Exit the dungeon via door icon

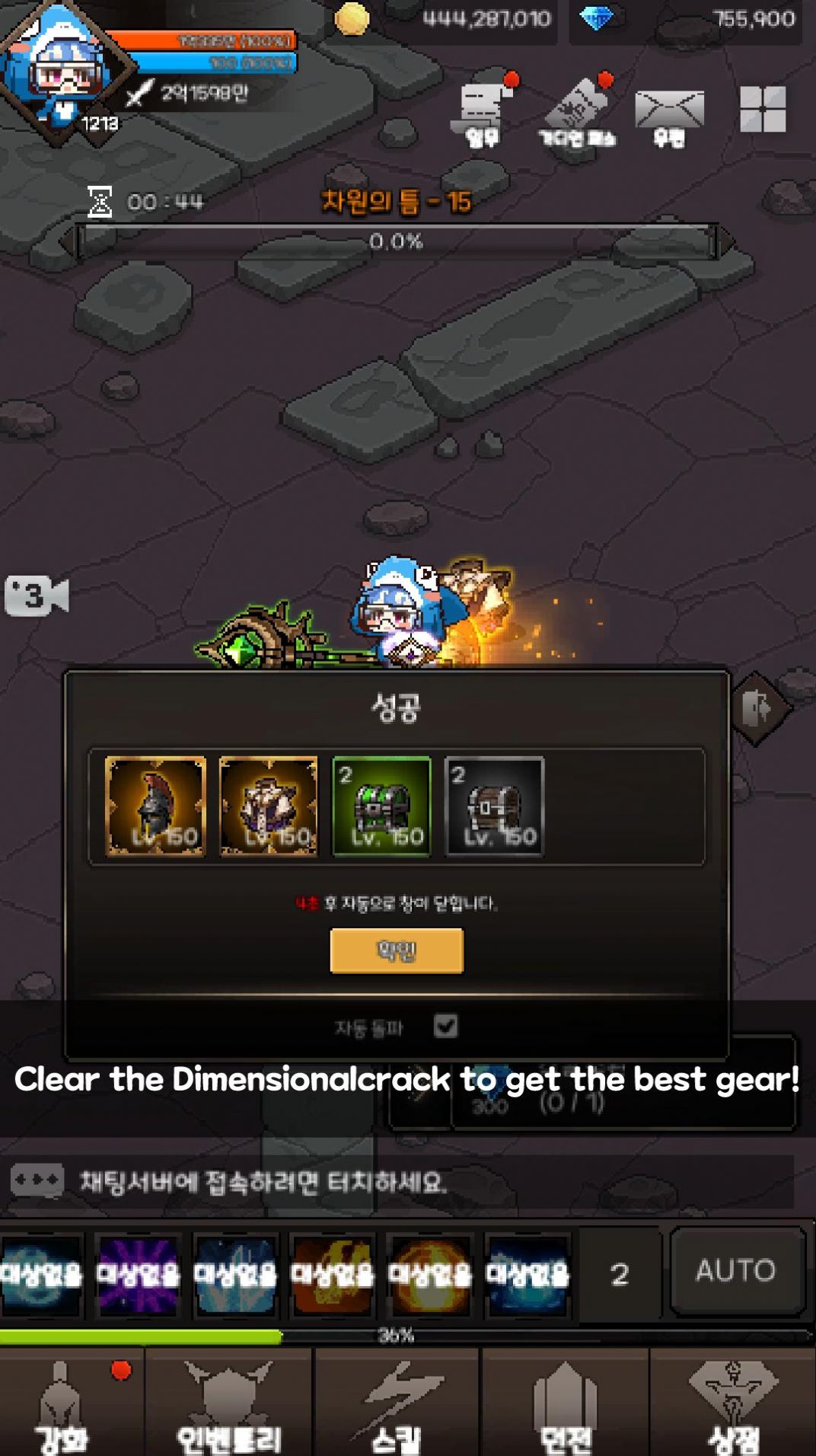[759, 708]
